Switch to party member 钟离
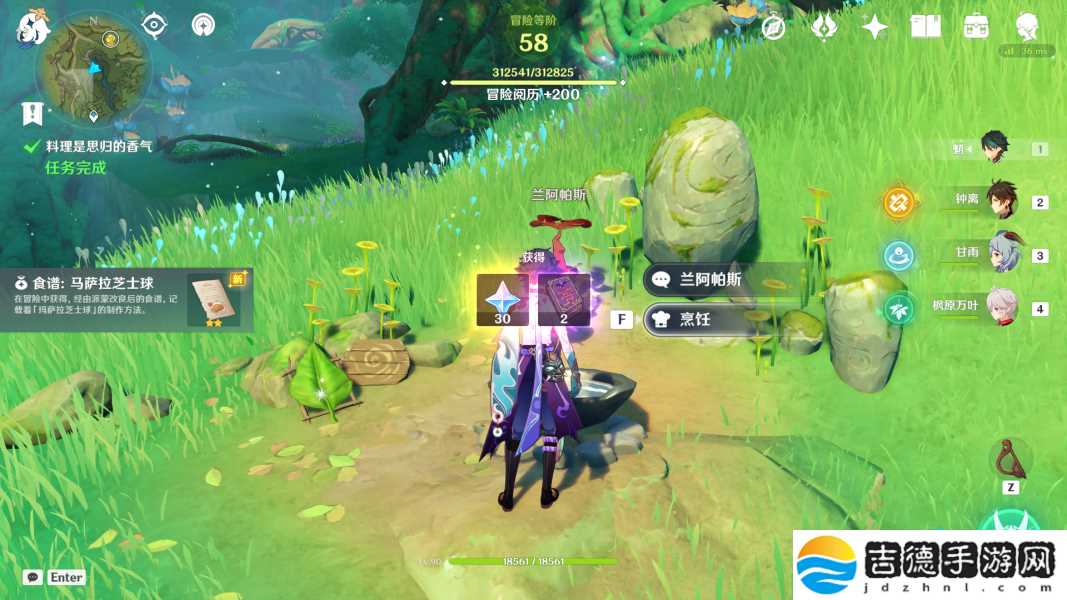The width and height of the screenshot is (1067, 600). (x=1001, y=201)
